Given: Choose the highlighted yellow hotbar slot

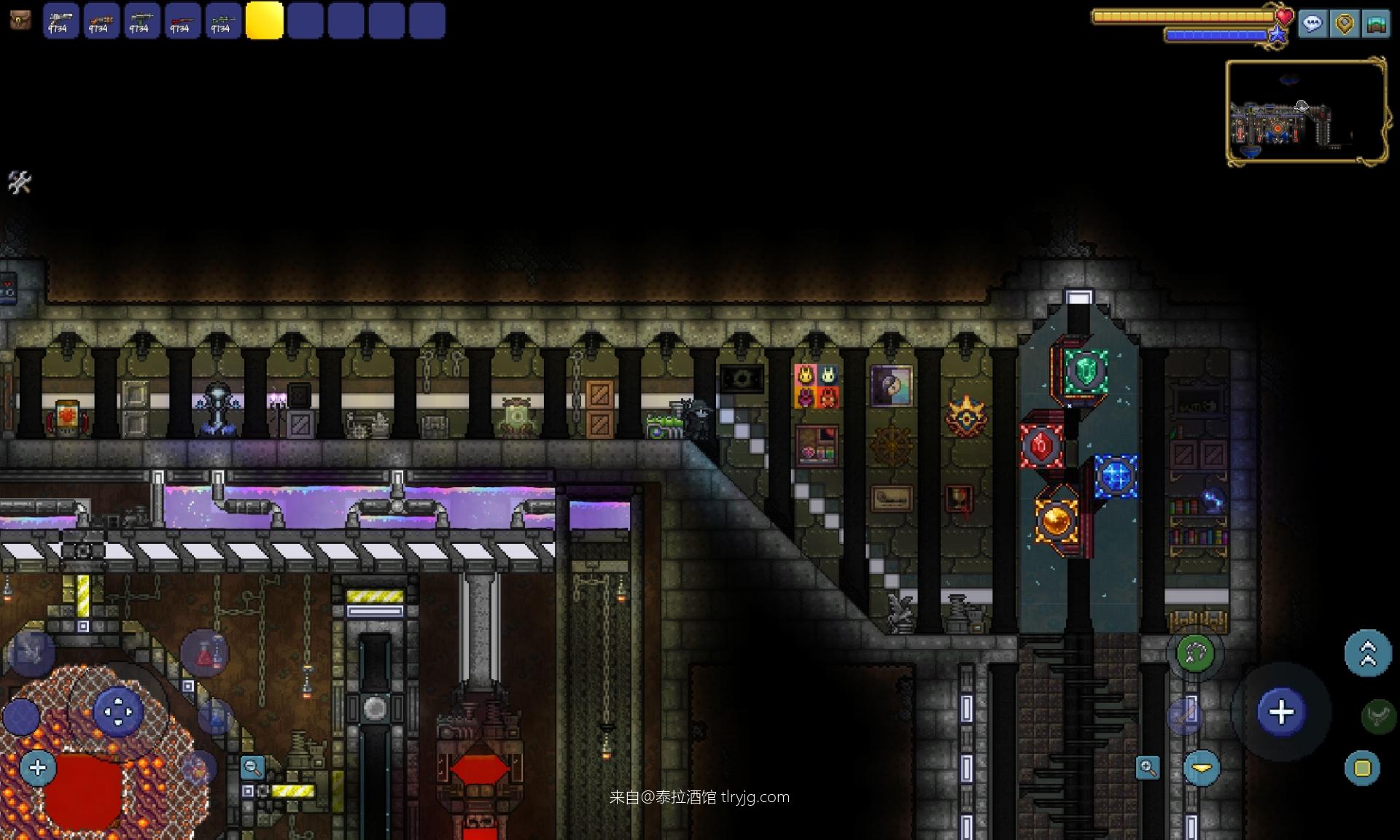Looking at the screenshot, I should point(264,20).
